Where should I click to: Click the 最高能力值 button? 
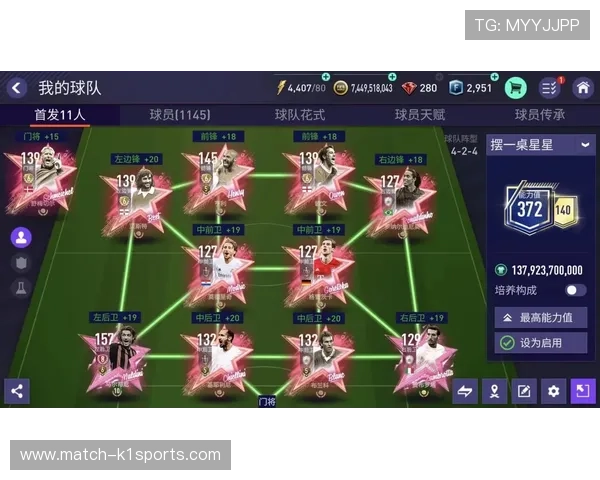pyautogui.click(x=541, y=317)
